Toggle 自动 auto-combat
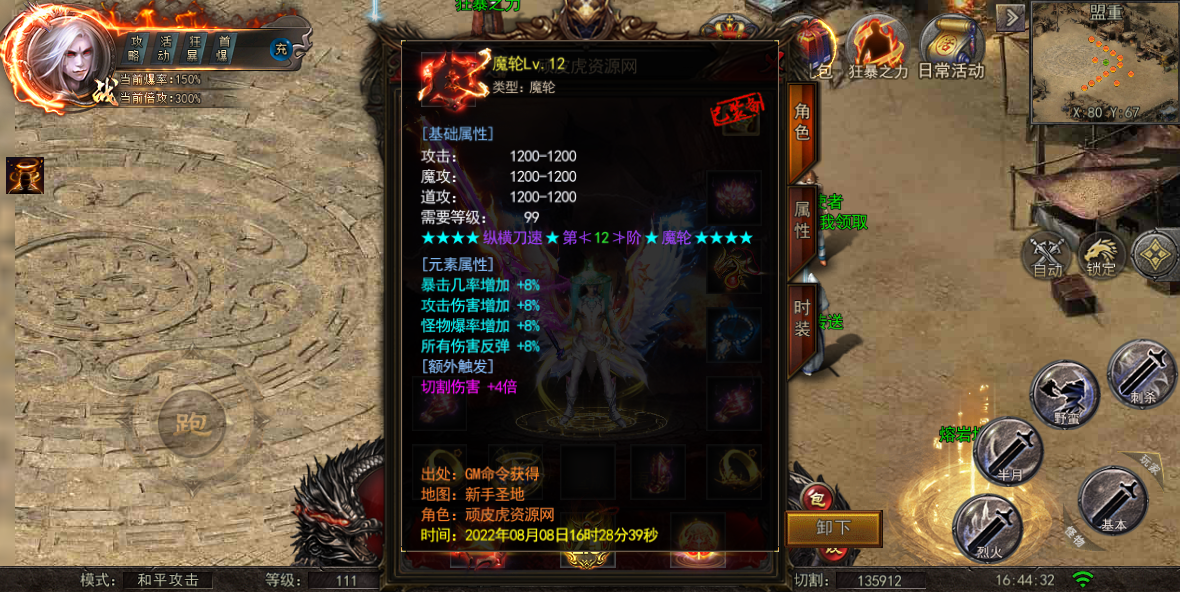Viewport: 1180px width, 592px height. (x=1047, y=255)
